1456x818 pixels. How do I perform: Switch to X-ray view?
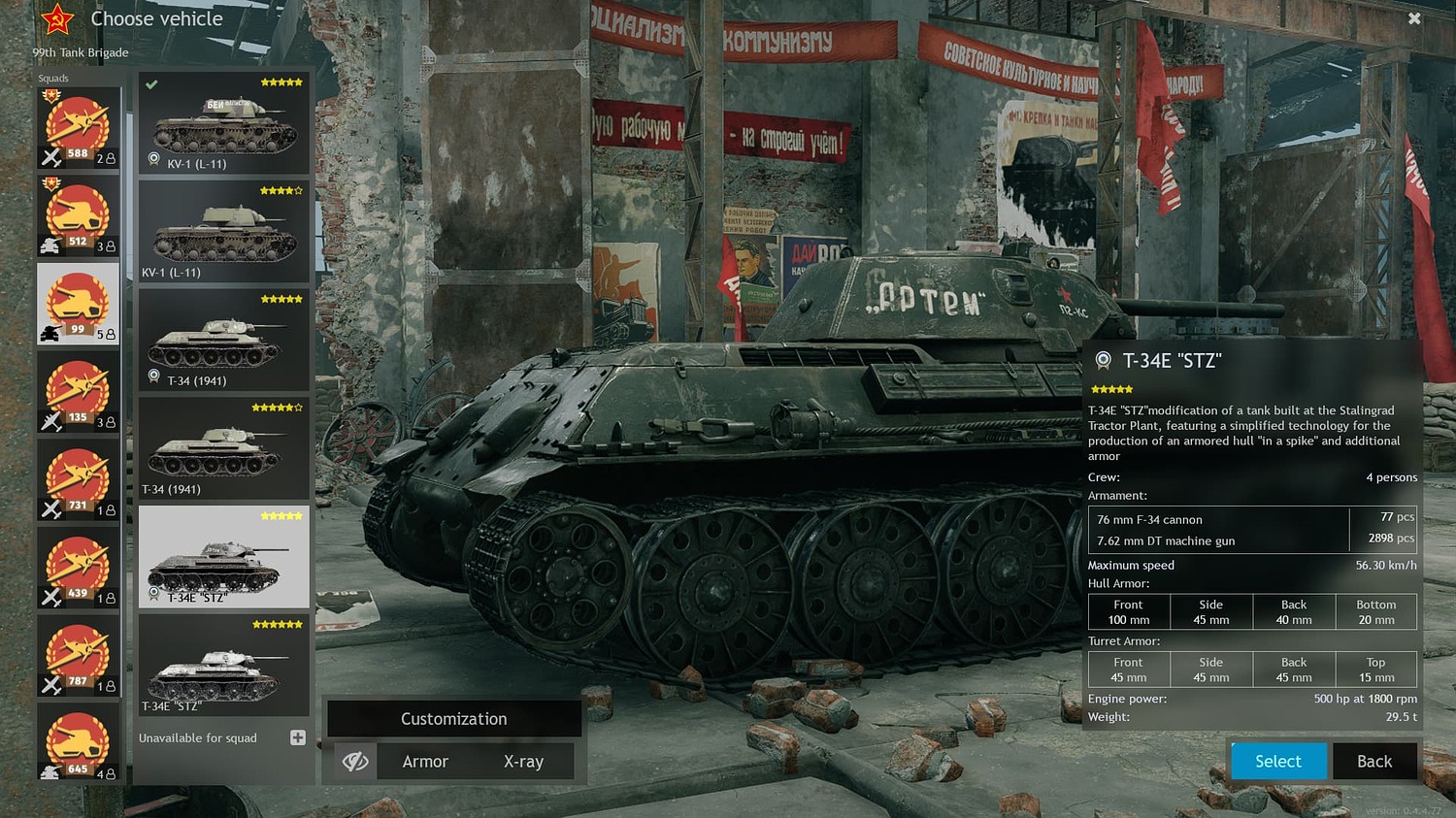(x=523, y=762)
